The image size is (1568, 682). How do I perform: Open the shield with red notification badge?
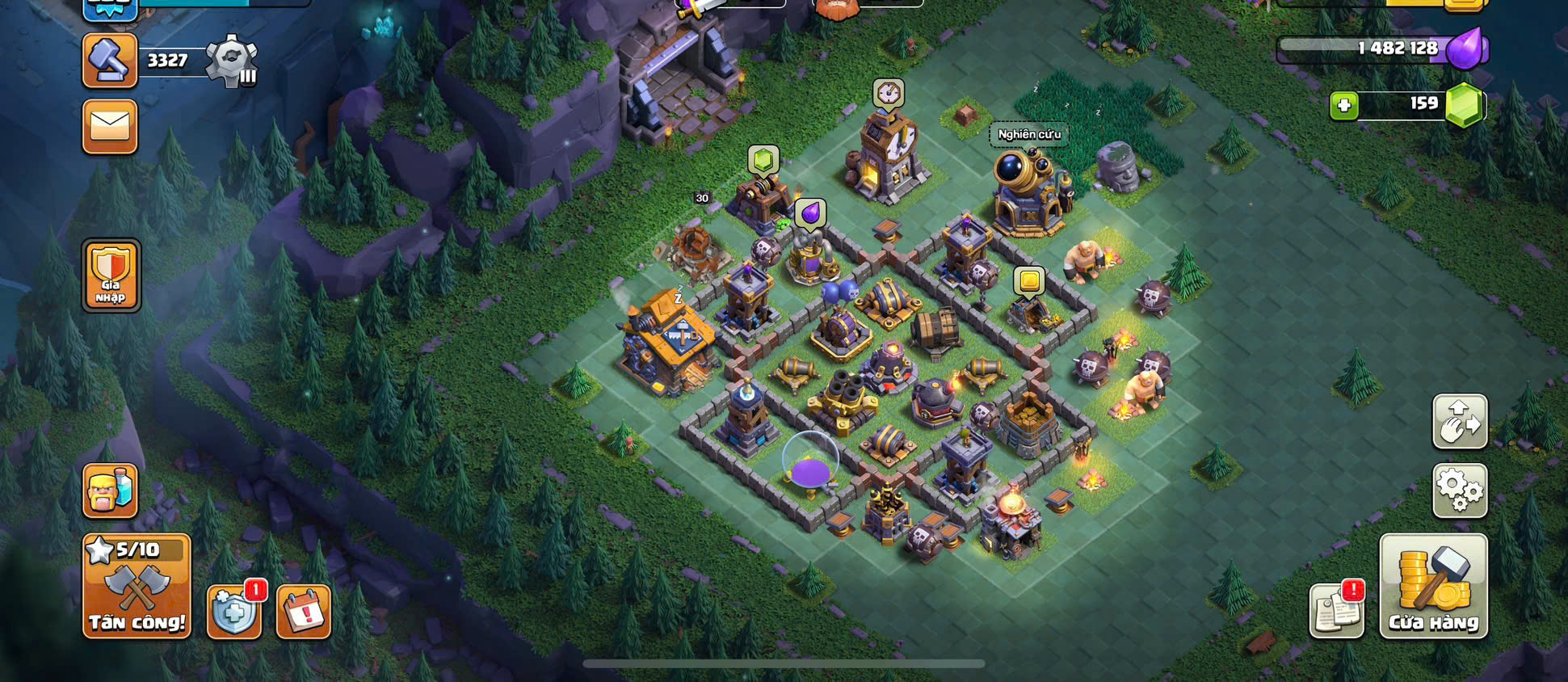[x=234, y=612]
